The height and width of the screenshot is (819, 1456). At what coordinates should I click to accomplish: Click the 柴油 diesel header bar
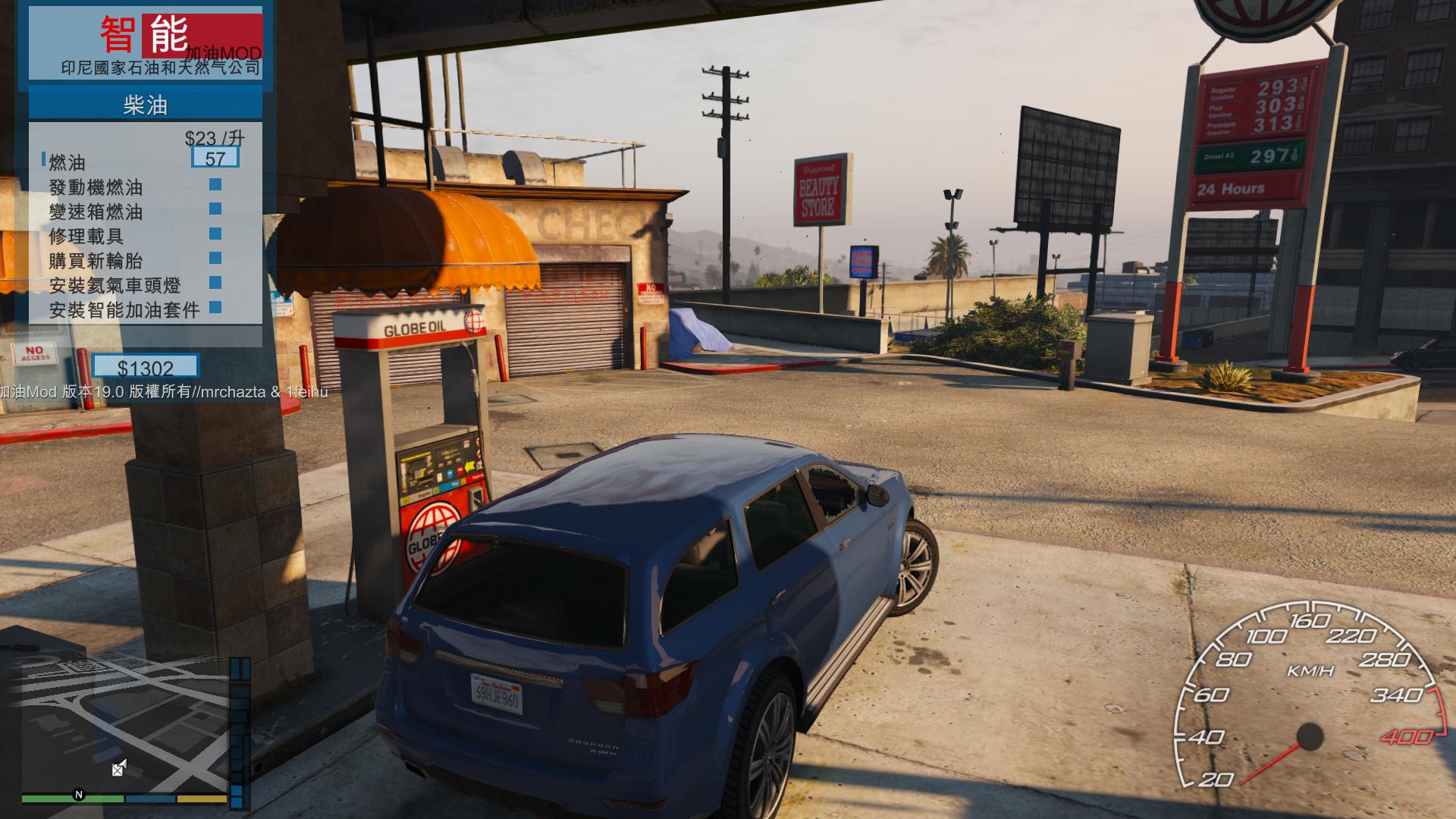click(x=145, y=105)
